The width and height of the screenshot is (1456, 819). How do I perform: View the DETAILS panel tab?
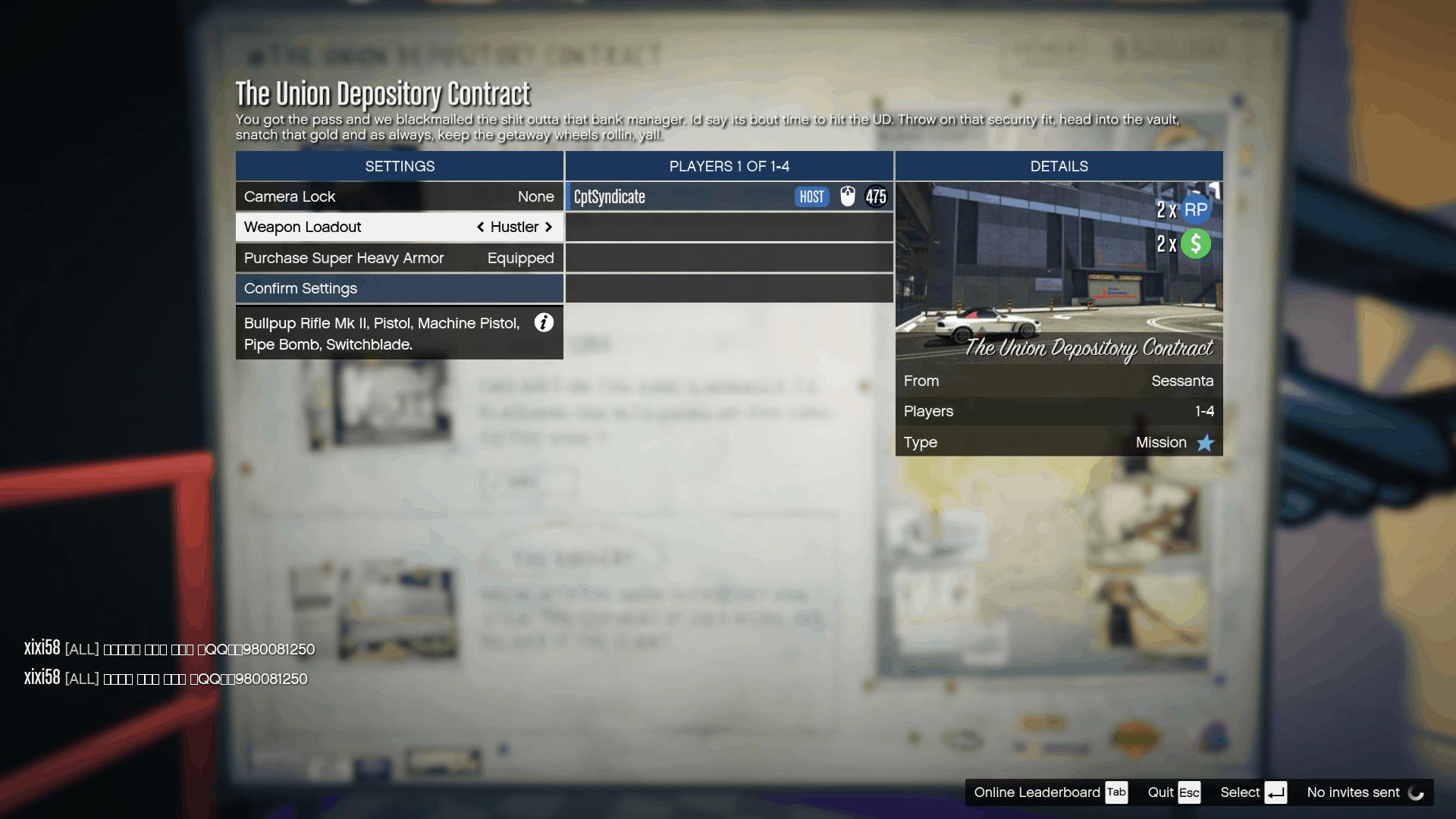point(1059,166)
